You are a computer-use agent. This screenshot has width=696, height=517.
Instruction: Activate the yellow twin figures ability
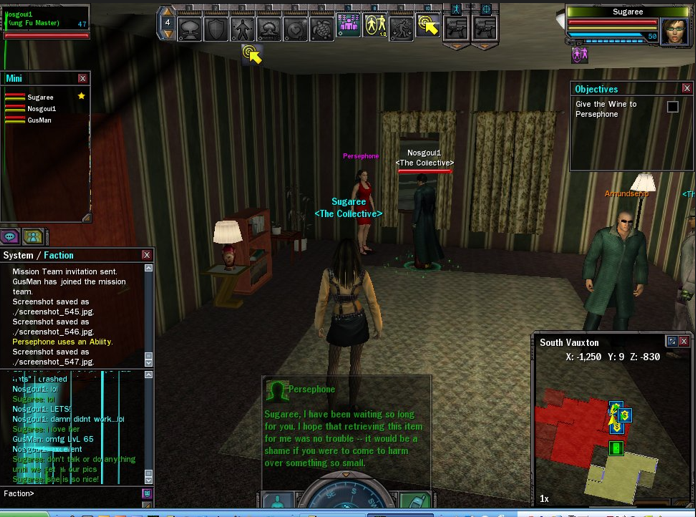(375, 27)
